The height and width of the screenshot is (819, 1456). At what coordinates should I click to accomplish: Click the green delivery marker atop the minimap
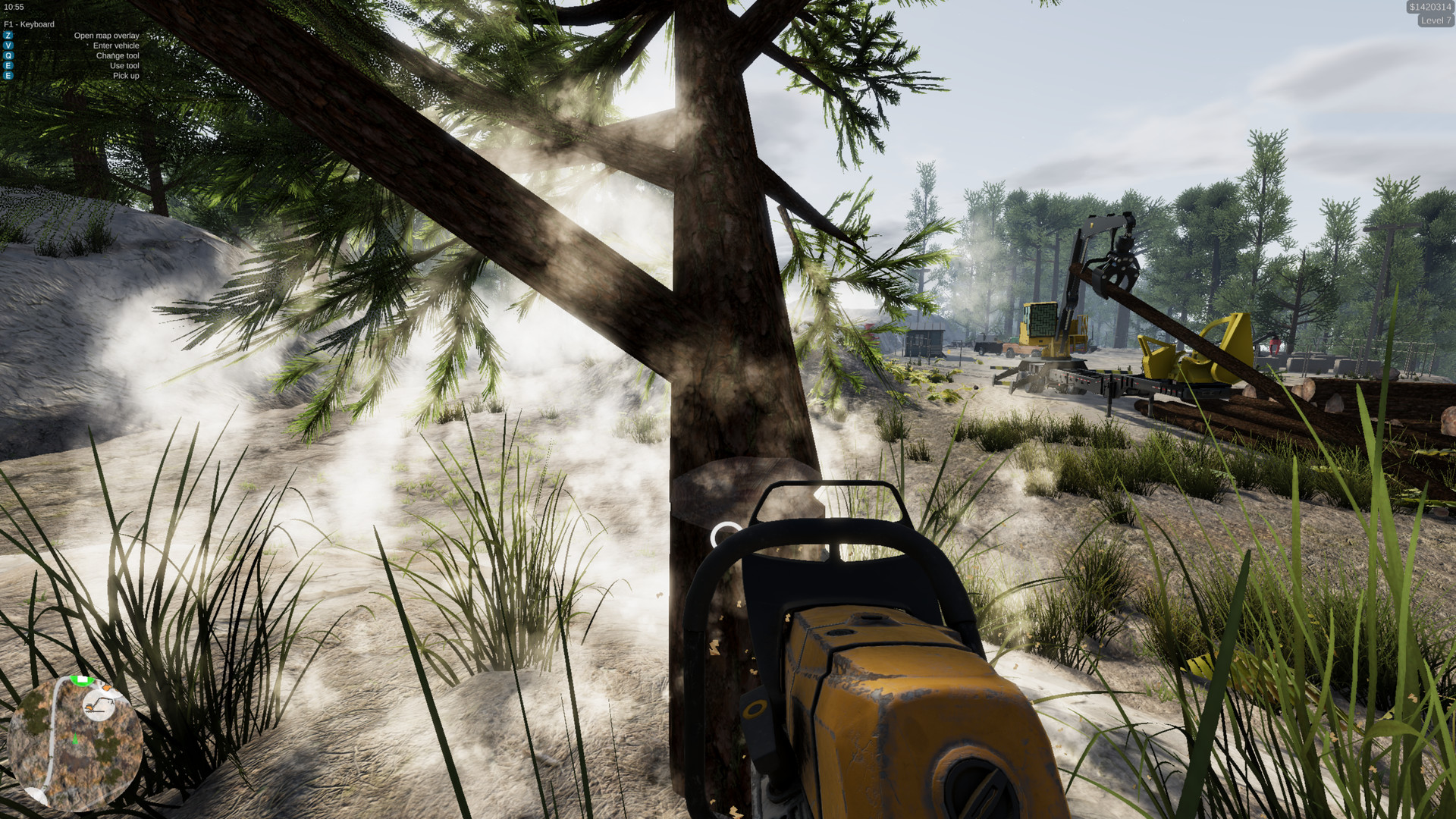(x=81, y=680)
